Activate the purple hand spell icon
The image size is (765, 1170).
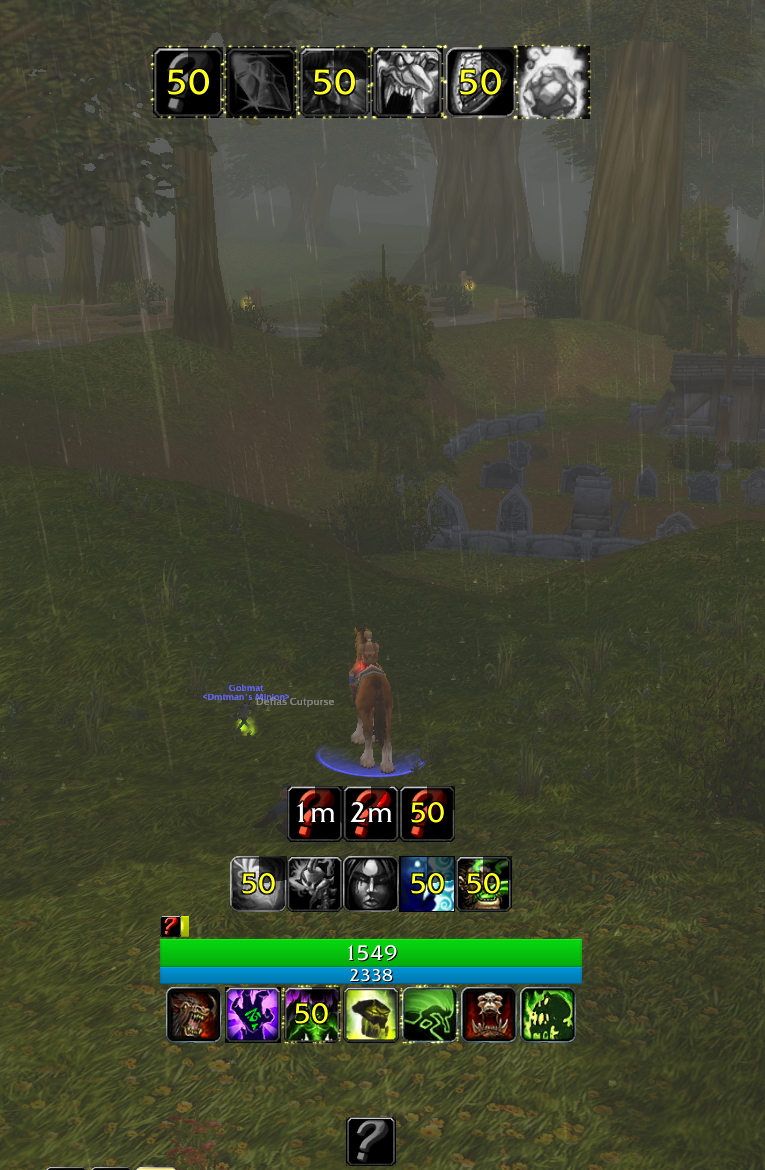pos(253,1015)
